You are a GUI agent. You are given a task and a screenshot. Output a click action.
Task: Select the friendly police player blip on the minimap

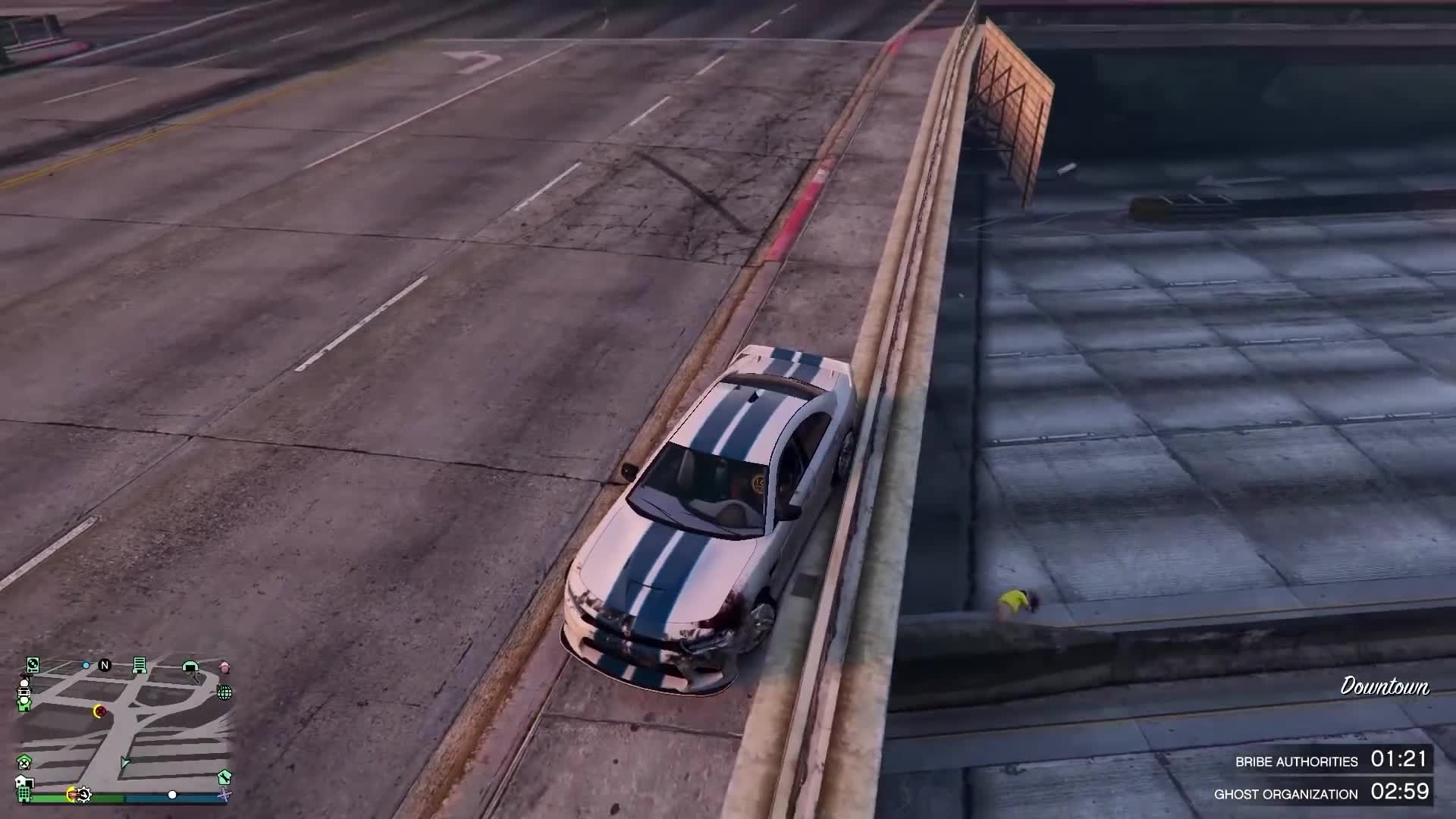click(x=24, y=693)
